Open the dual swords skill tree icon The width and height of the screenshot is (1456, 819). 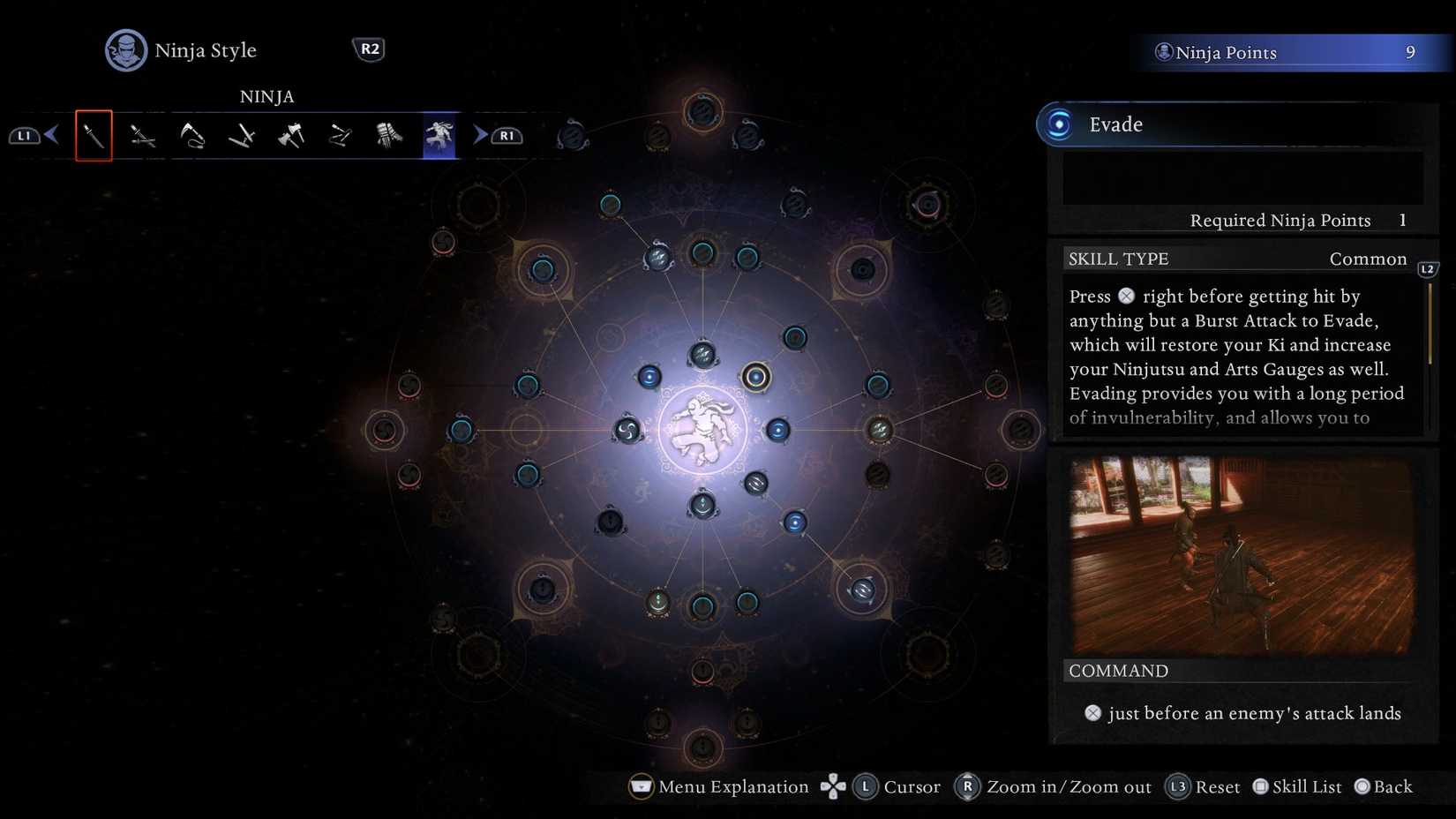[x=143, y=137]
